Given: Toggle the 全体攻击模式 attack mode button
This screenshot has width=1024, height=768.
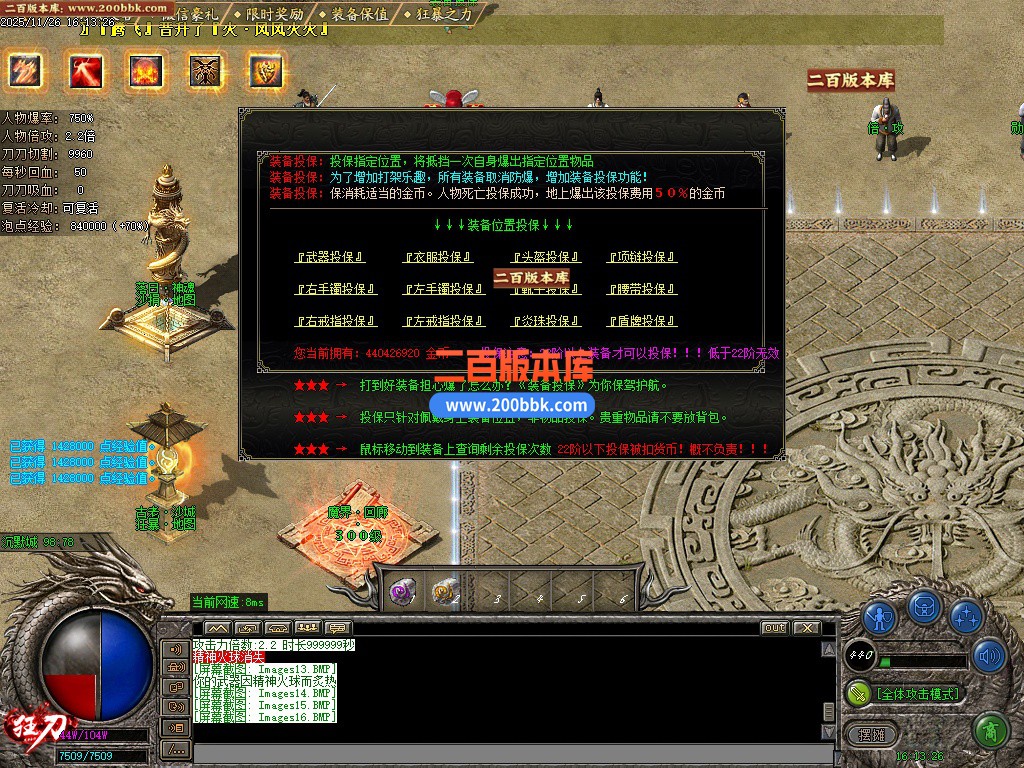Looking at the screenshot, I should pos(917,693).
